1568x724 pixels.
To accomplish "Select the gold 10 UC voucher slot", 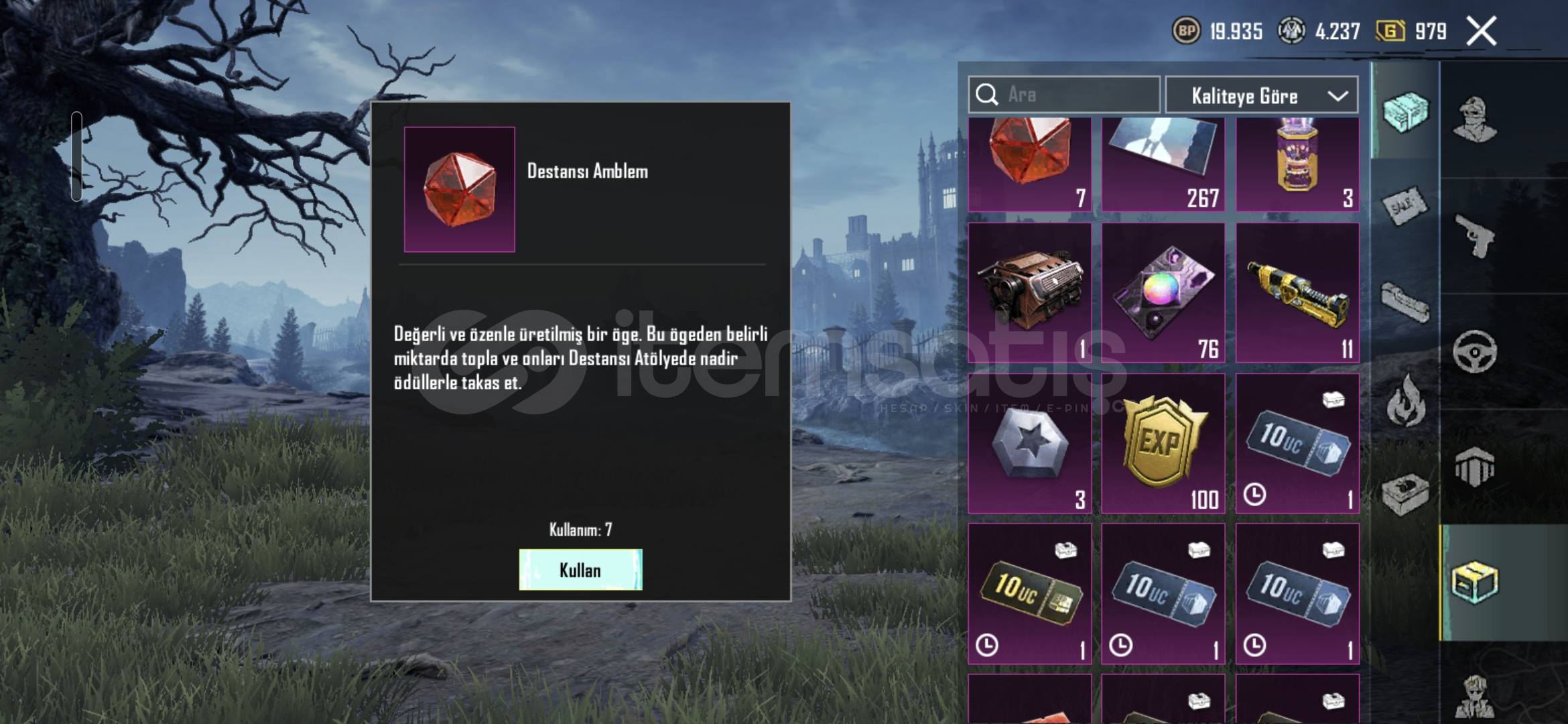I will (x=1029, y=594).
